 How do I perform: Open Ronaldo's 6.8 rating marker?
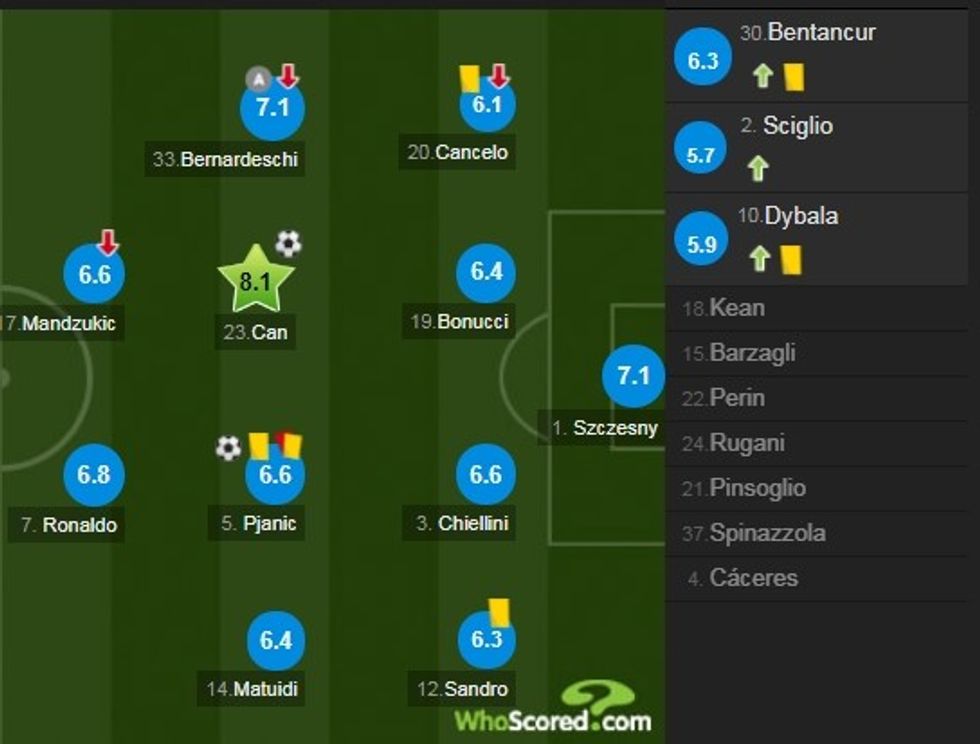[x=94, y=474]
